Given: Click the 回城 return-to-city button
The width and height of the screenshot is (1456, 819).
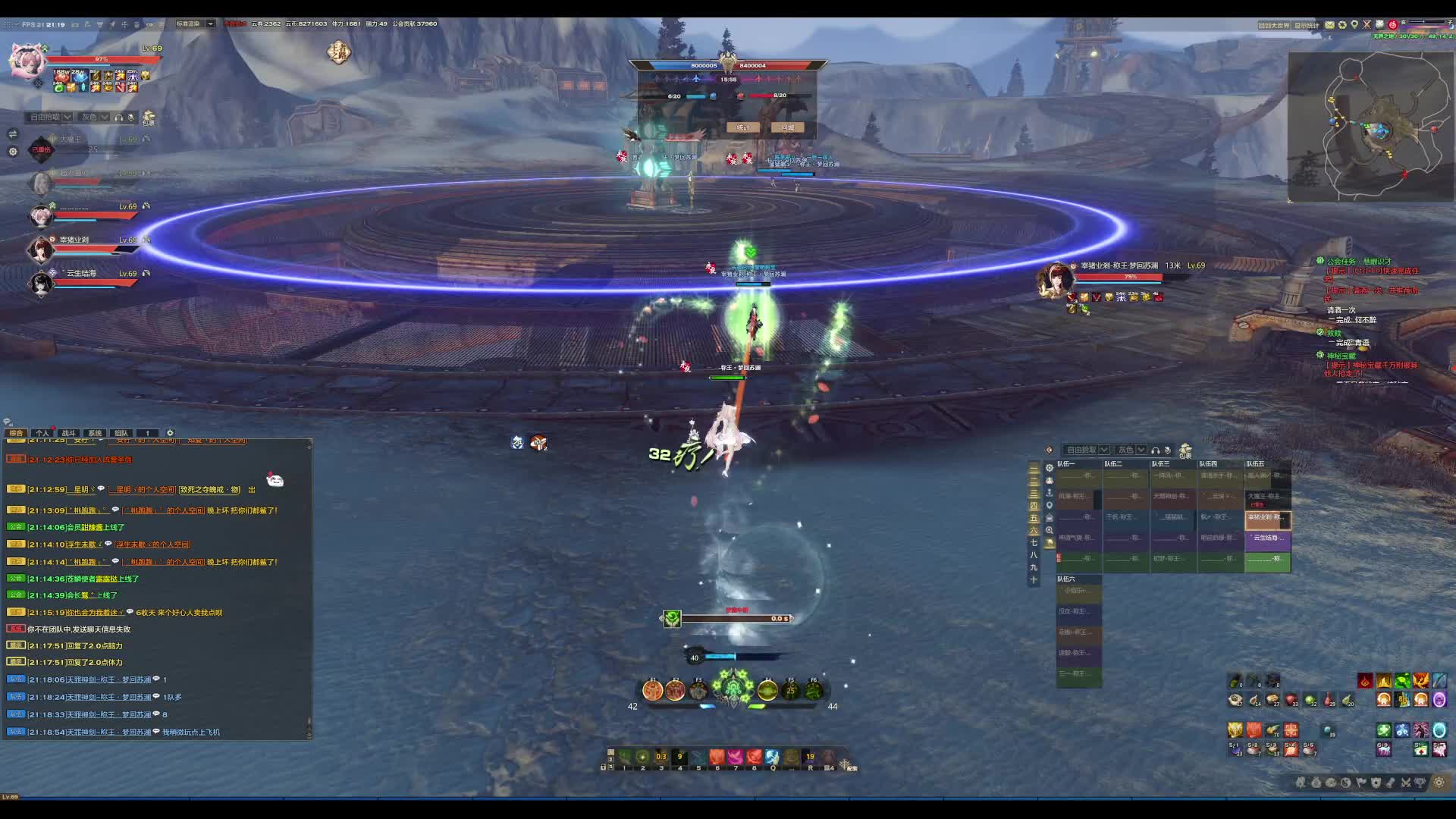Looking at the screenshot, I should (x=787, y=127).
